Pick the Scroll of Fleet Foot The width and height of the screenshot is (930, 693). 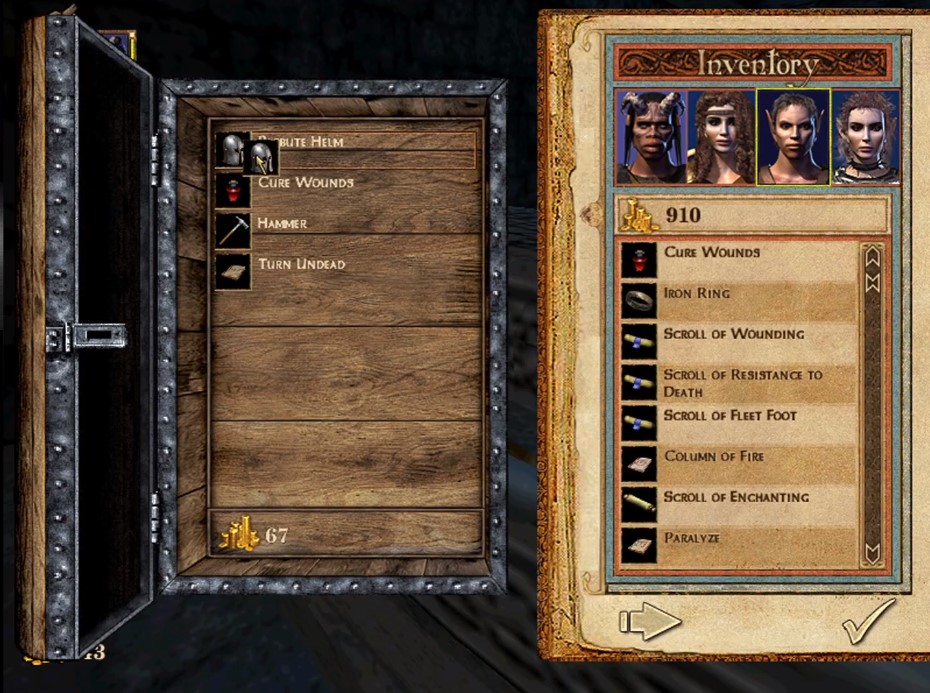730,417
